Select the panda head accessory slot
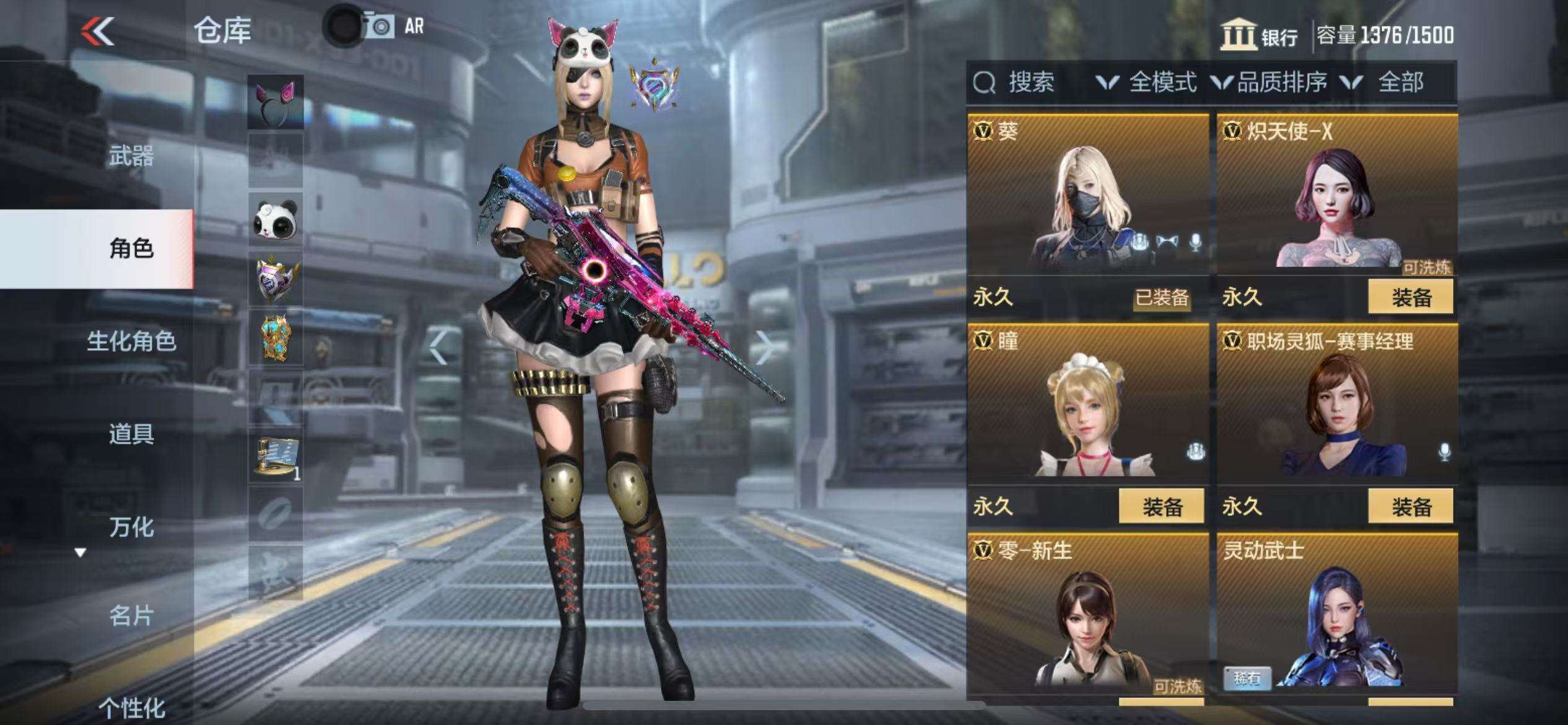Screen dimensions: 1568x725 276,221
